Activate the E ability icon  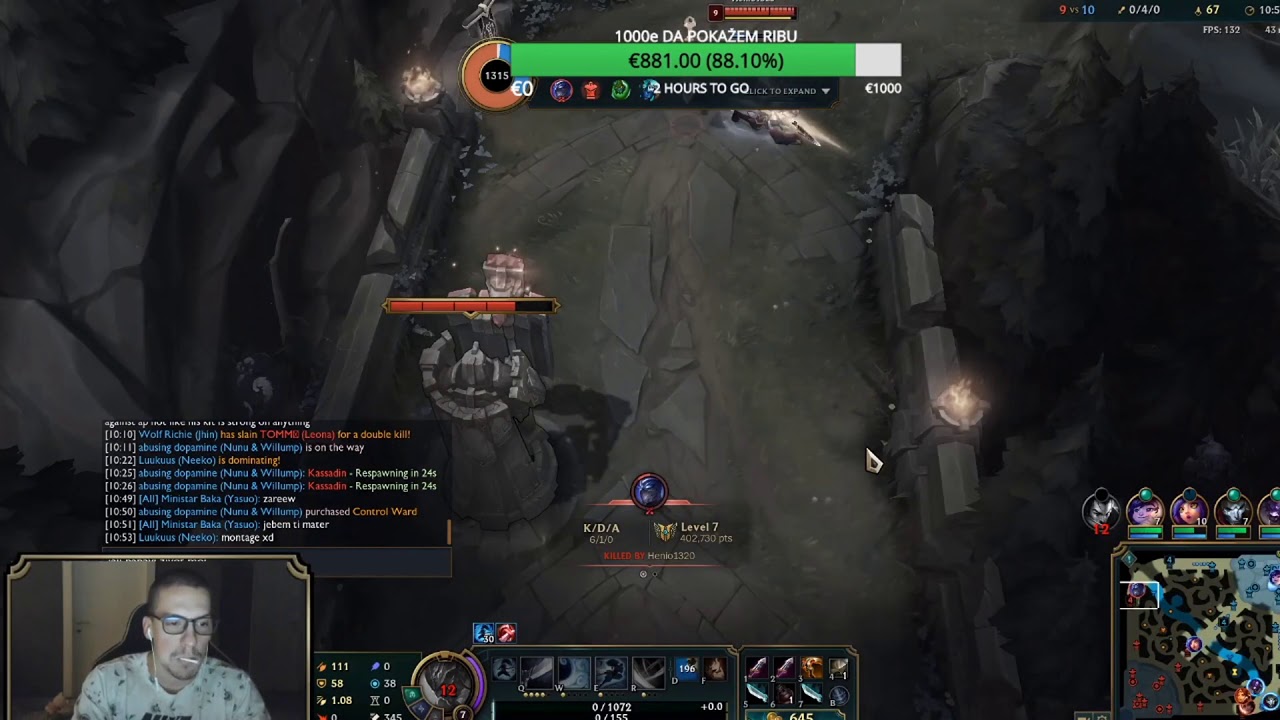[x=611, y=672]
